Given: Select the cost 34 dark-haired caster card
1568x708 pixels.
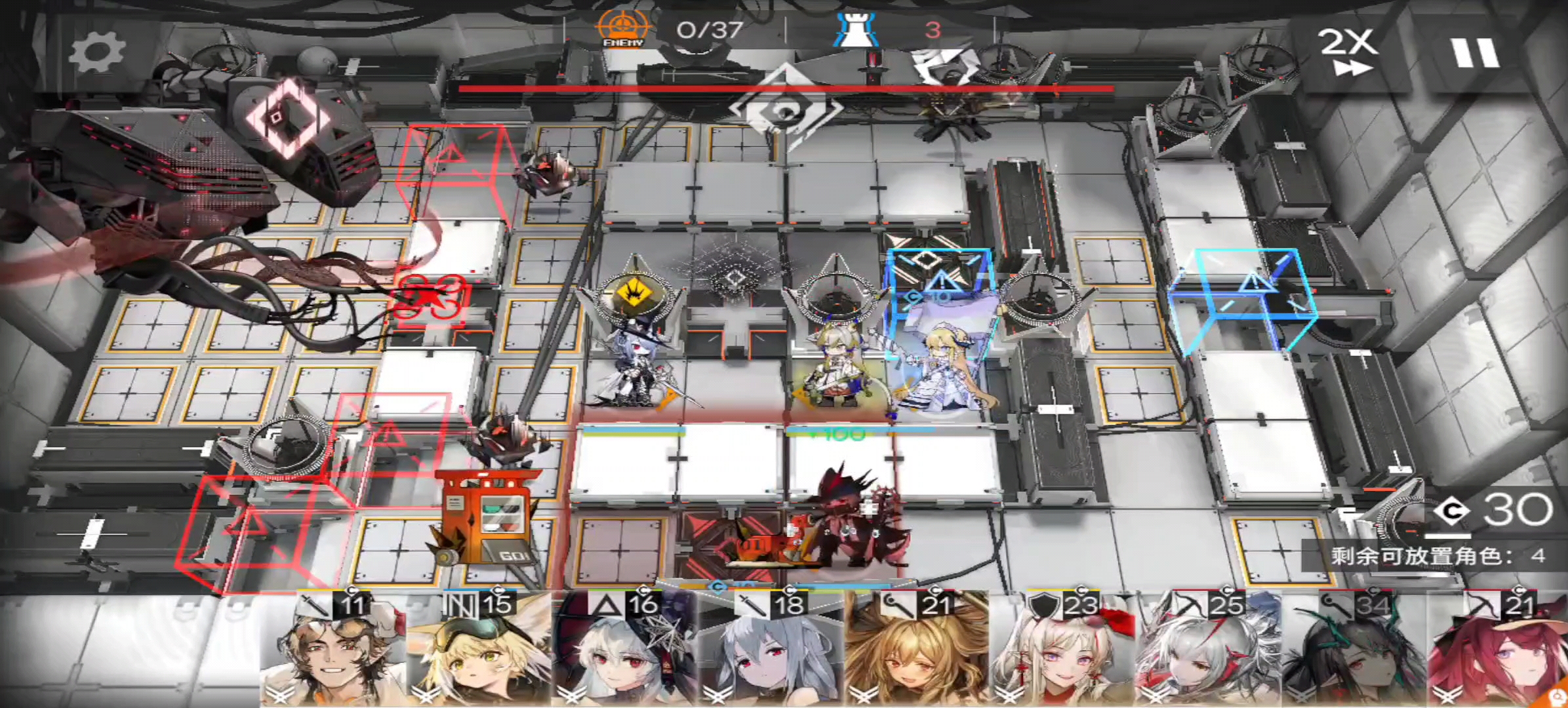Looking at the screenshot, I should coord(1352,649).
